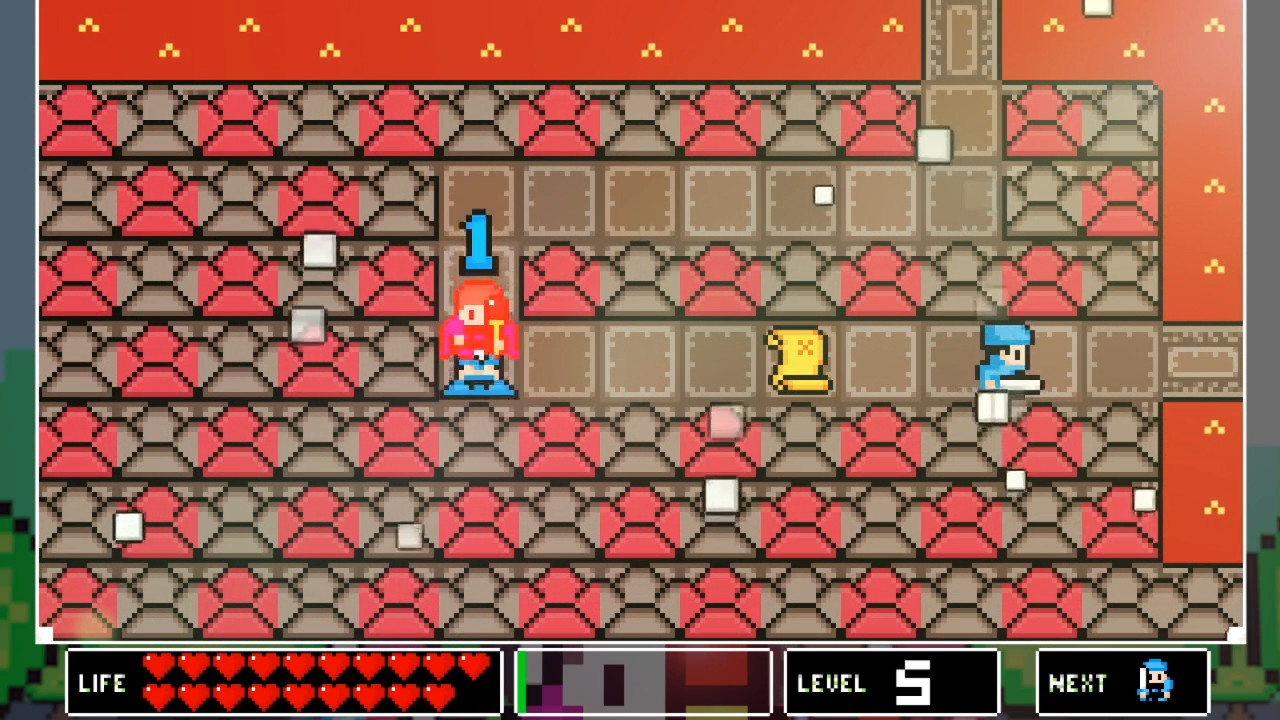Select the NEXT panel label
This screenshot has height=720, width=1280.
[1076, 683]
